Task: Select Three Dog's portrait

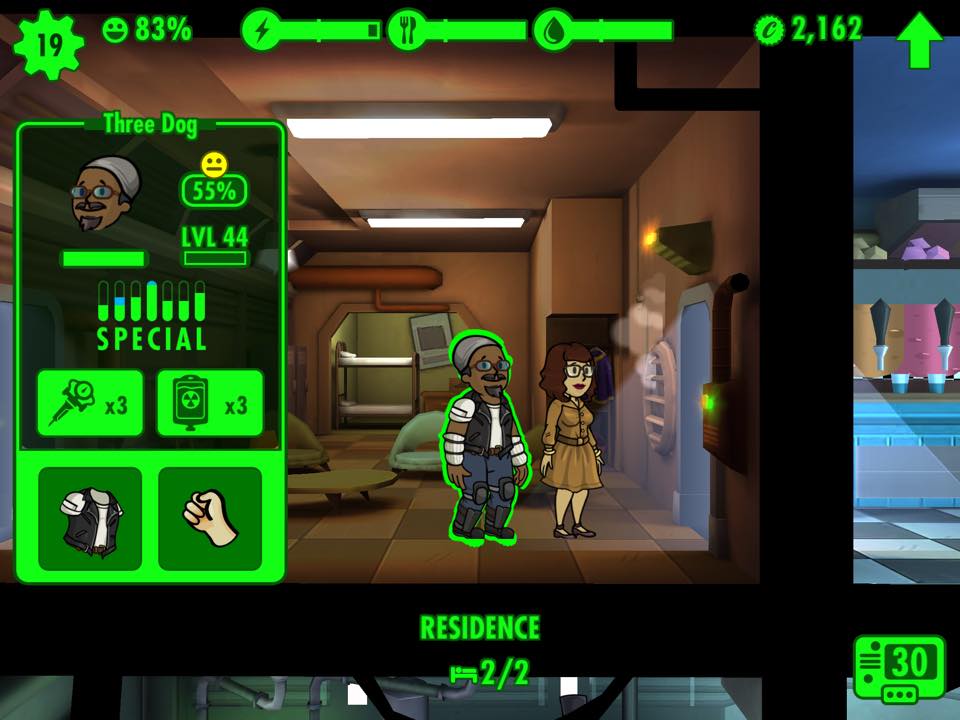Action: tap(106, 194)
